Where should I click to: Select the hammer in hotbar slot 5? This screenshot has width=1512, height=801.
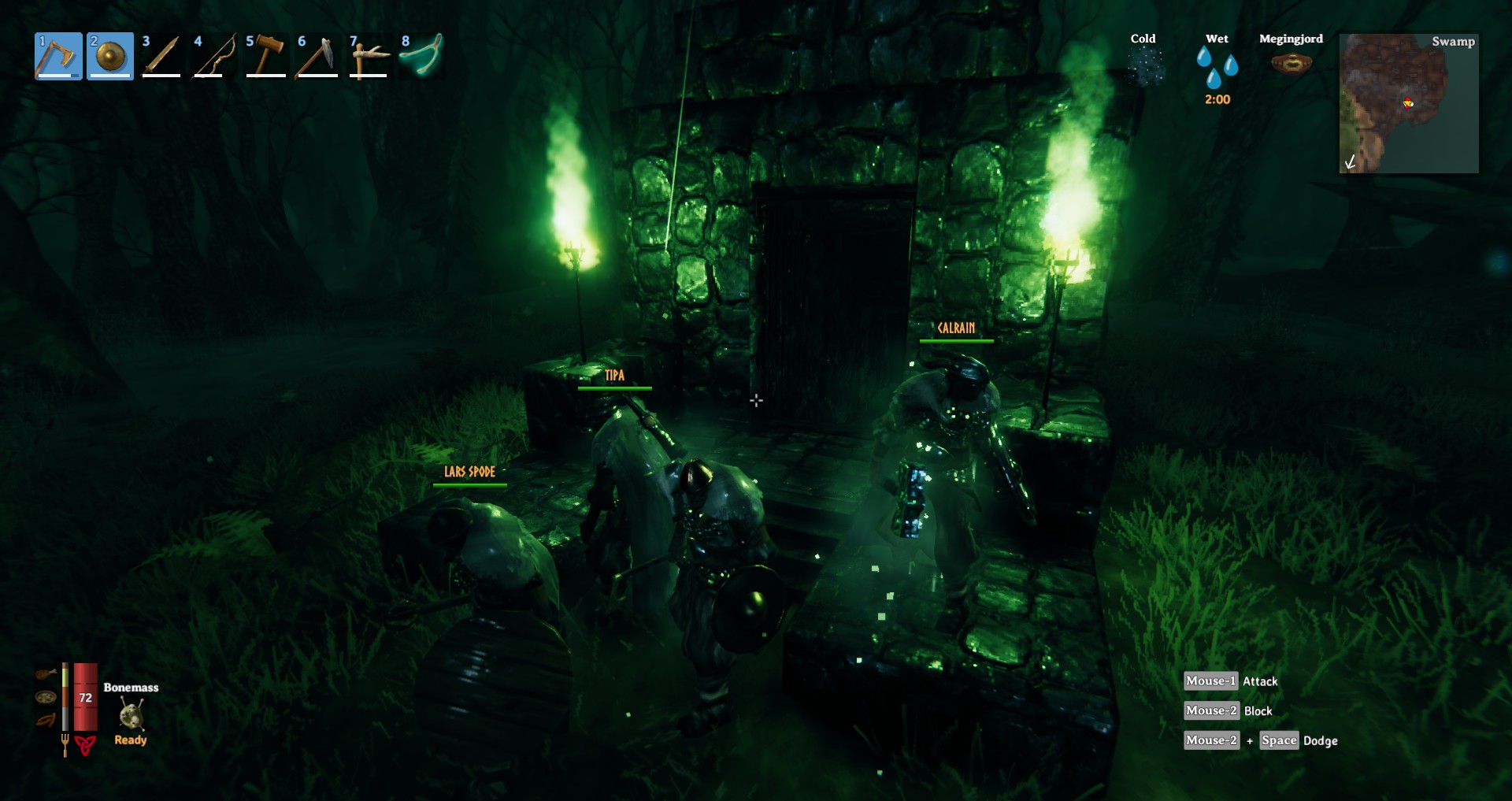pos(265,57)
